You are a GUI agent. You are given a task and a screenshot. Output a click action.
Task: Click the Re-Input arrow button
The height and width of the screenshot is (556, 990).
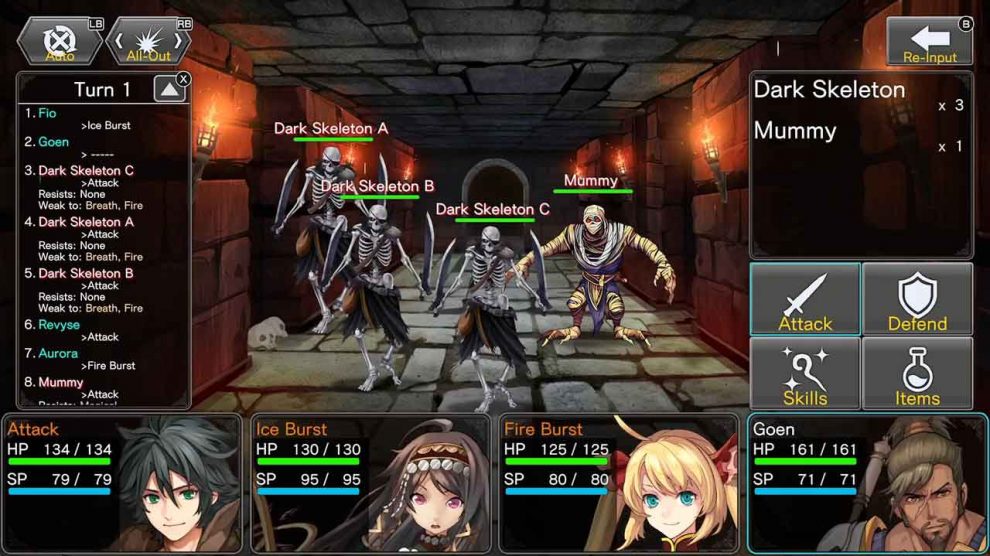pyautogui.click(x=929, y=42)
